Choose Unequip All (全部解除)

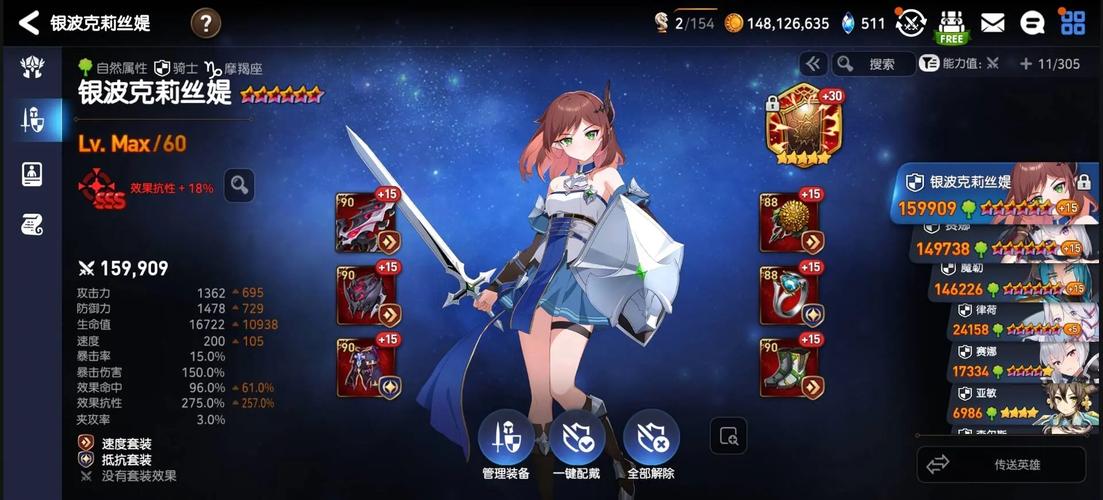(651, 443)
